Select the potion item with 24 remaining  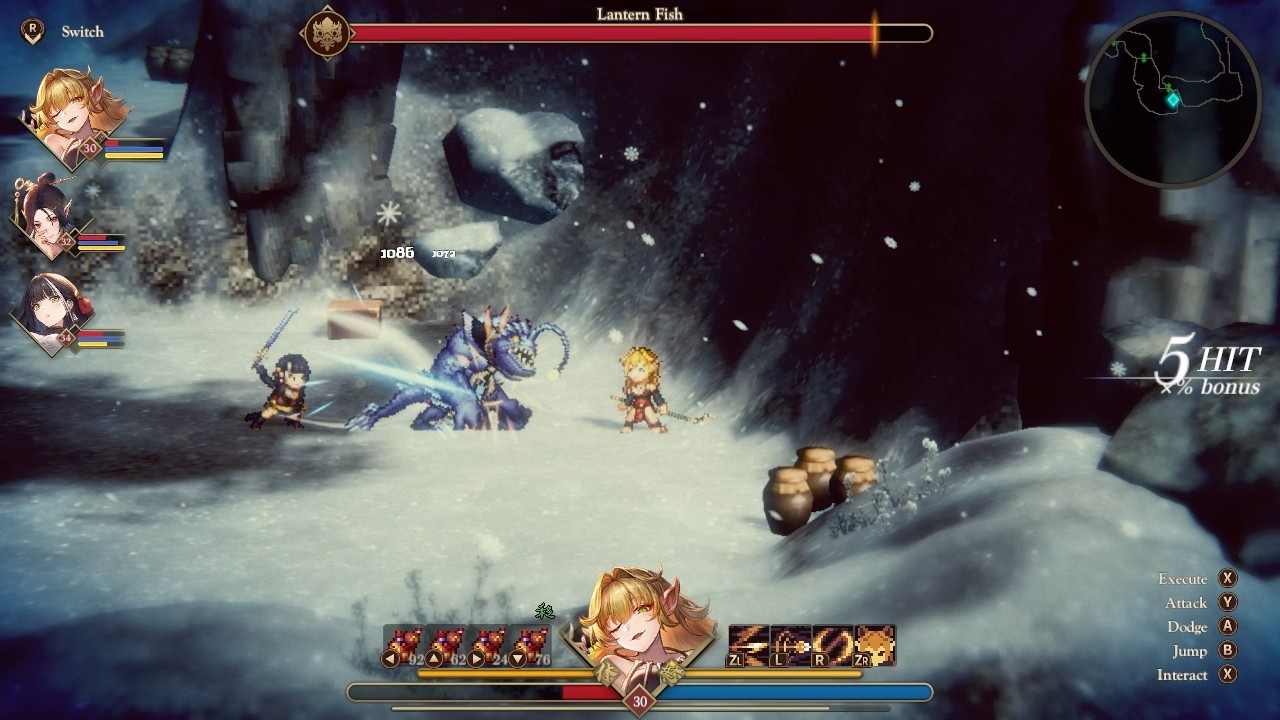pyautogui.click(x=488, y=640)
